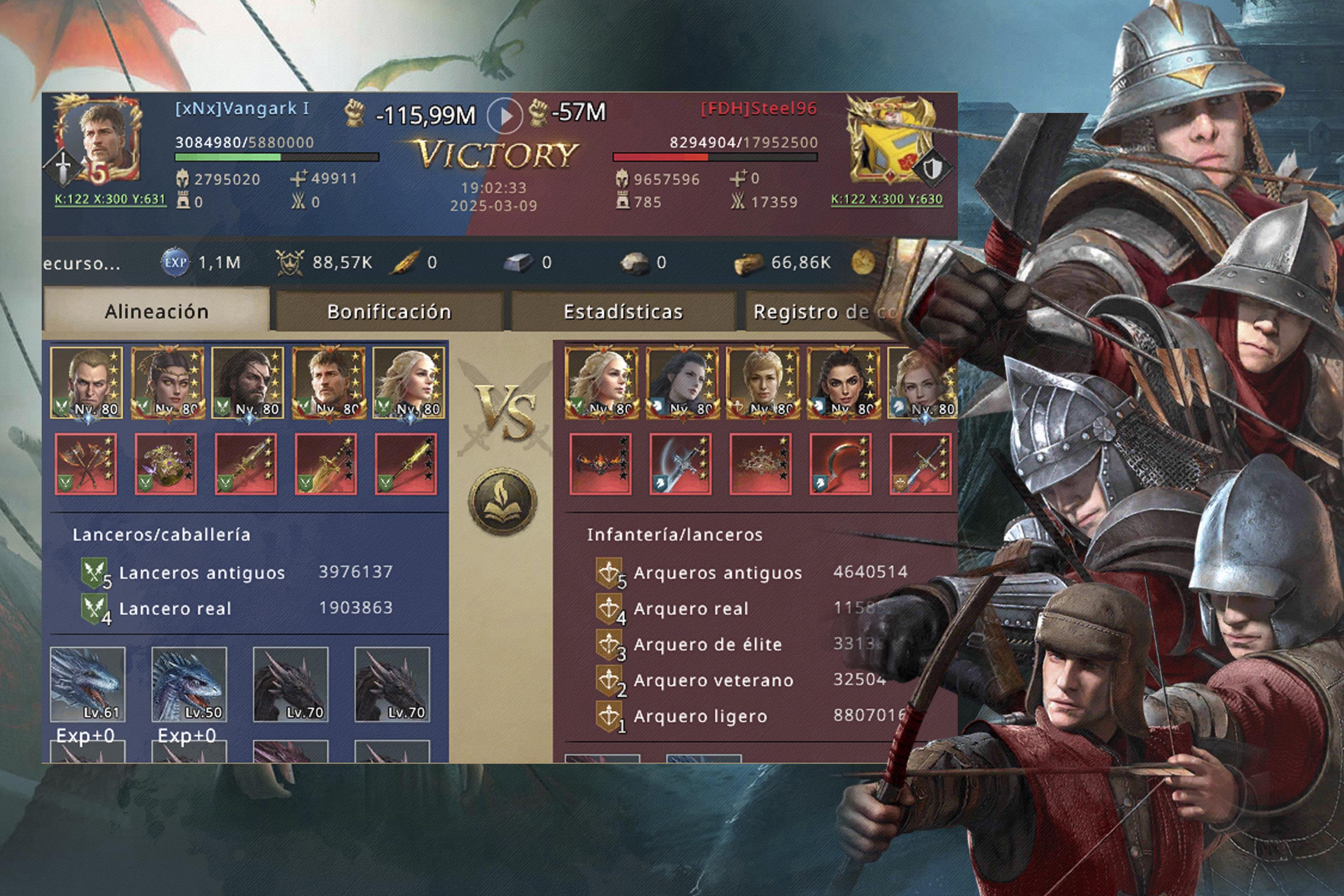The image size is (1344, 896).
Task: Select the enemy's crown item slot
Action: tap(761, 463)
